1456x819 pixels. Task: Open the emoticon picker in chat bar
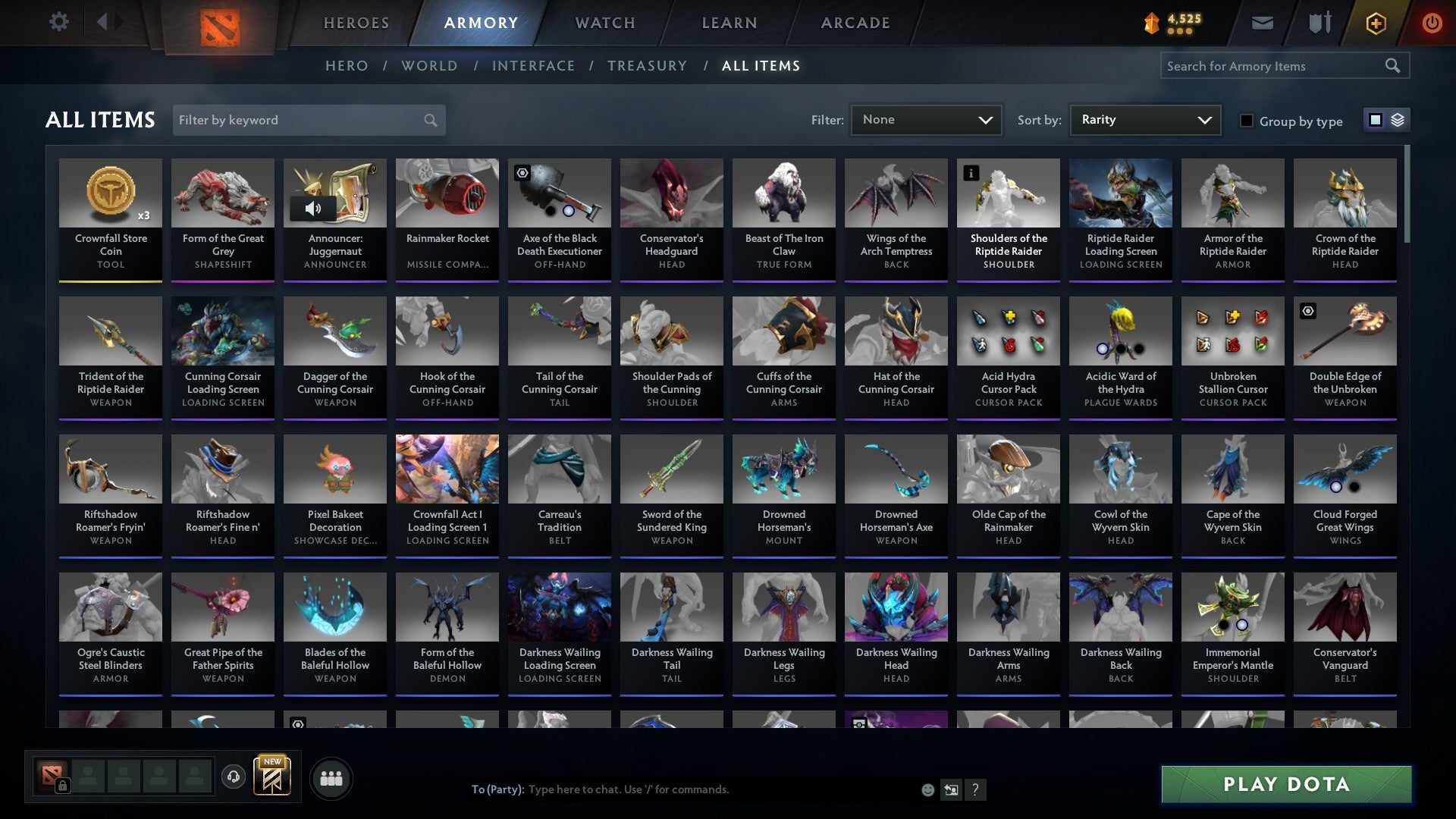coord(927,789)
